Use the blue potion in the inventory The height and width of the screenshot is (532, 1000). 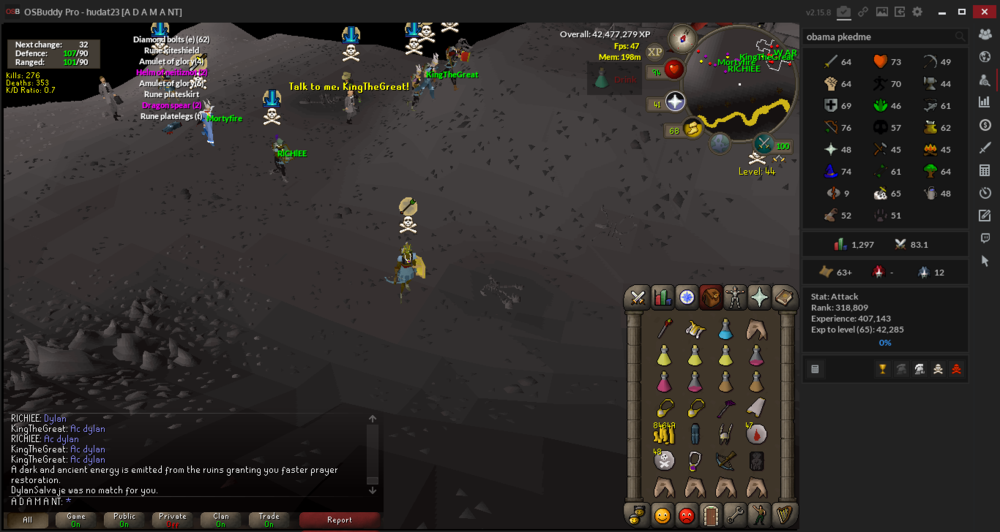tap(725, 330)
